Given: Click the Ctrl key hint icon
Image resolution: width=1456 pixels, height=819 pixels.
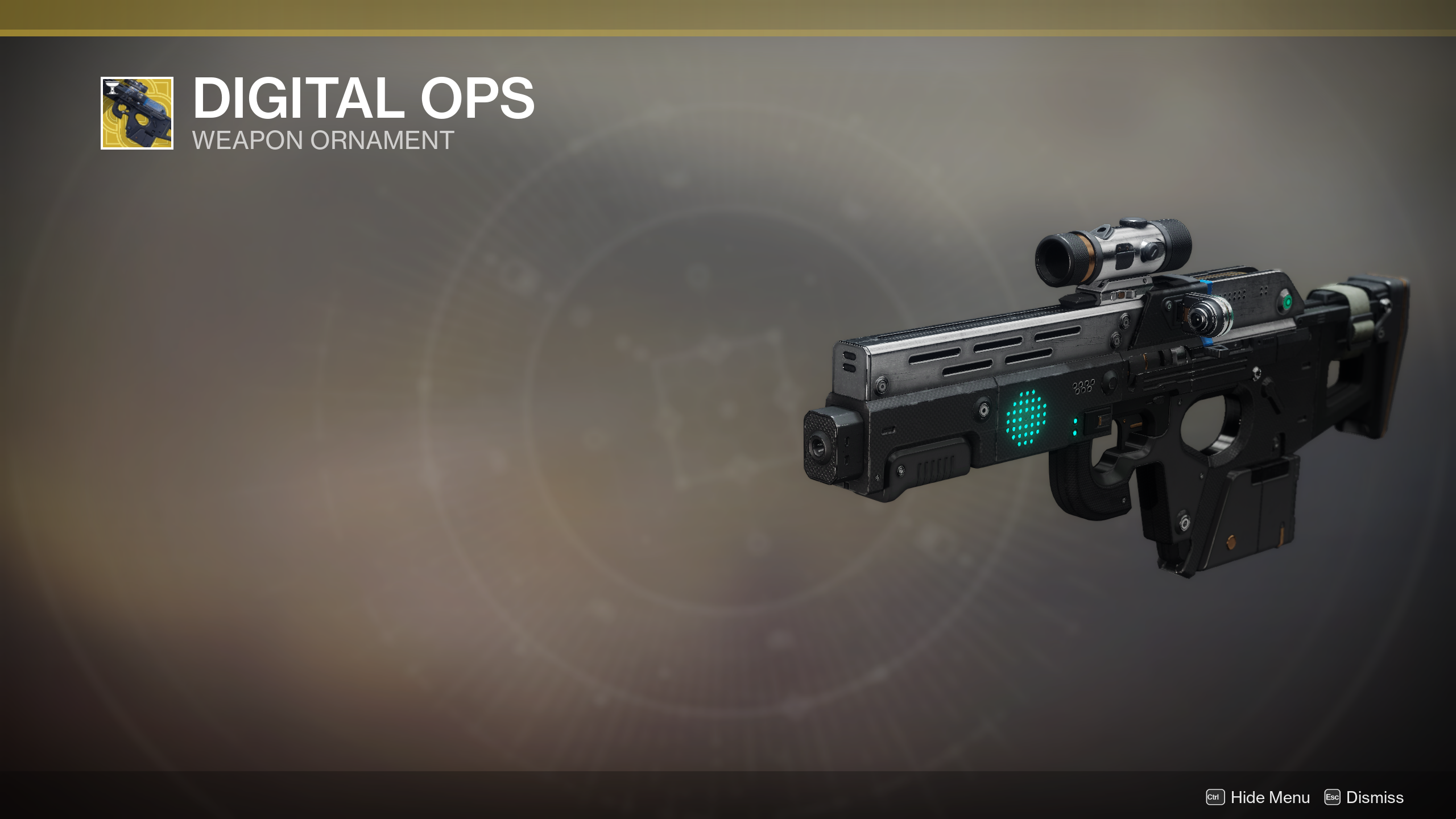Looking at the screenshot, I should pyautogui.click(x=1214, y=797).
